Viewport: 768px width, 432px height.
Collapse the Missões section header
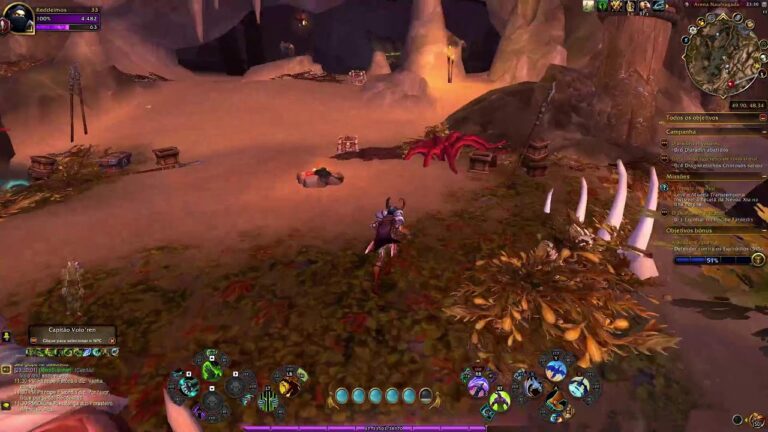pos(761,176)
